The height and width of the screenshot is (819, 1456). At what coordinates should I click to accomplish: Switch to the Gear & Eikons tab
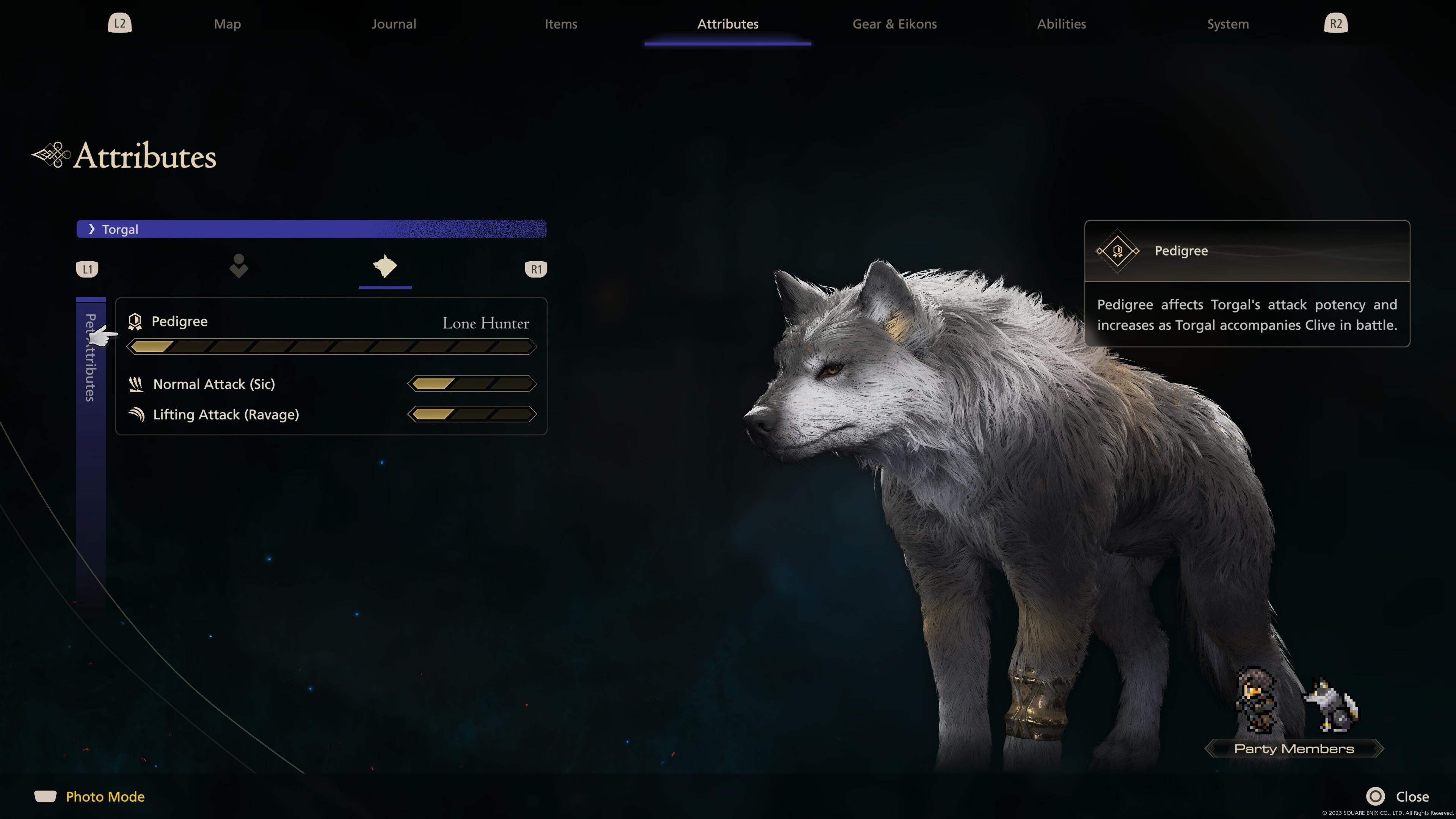894,24
